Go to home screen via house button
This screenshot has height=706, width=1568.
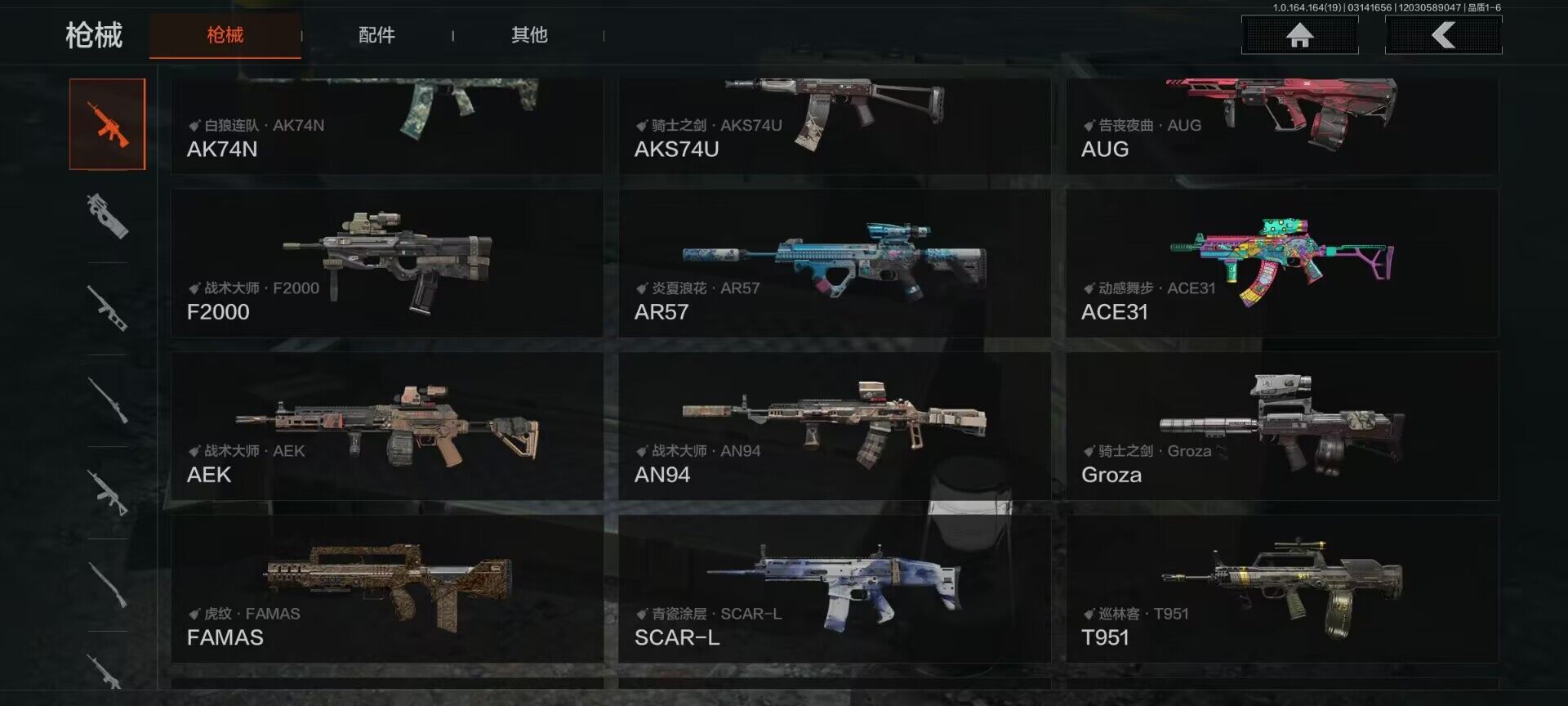pyautogui.click(x=1299, y=35)
